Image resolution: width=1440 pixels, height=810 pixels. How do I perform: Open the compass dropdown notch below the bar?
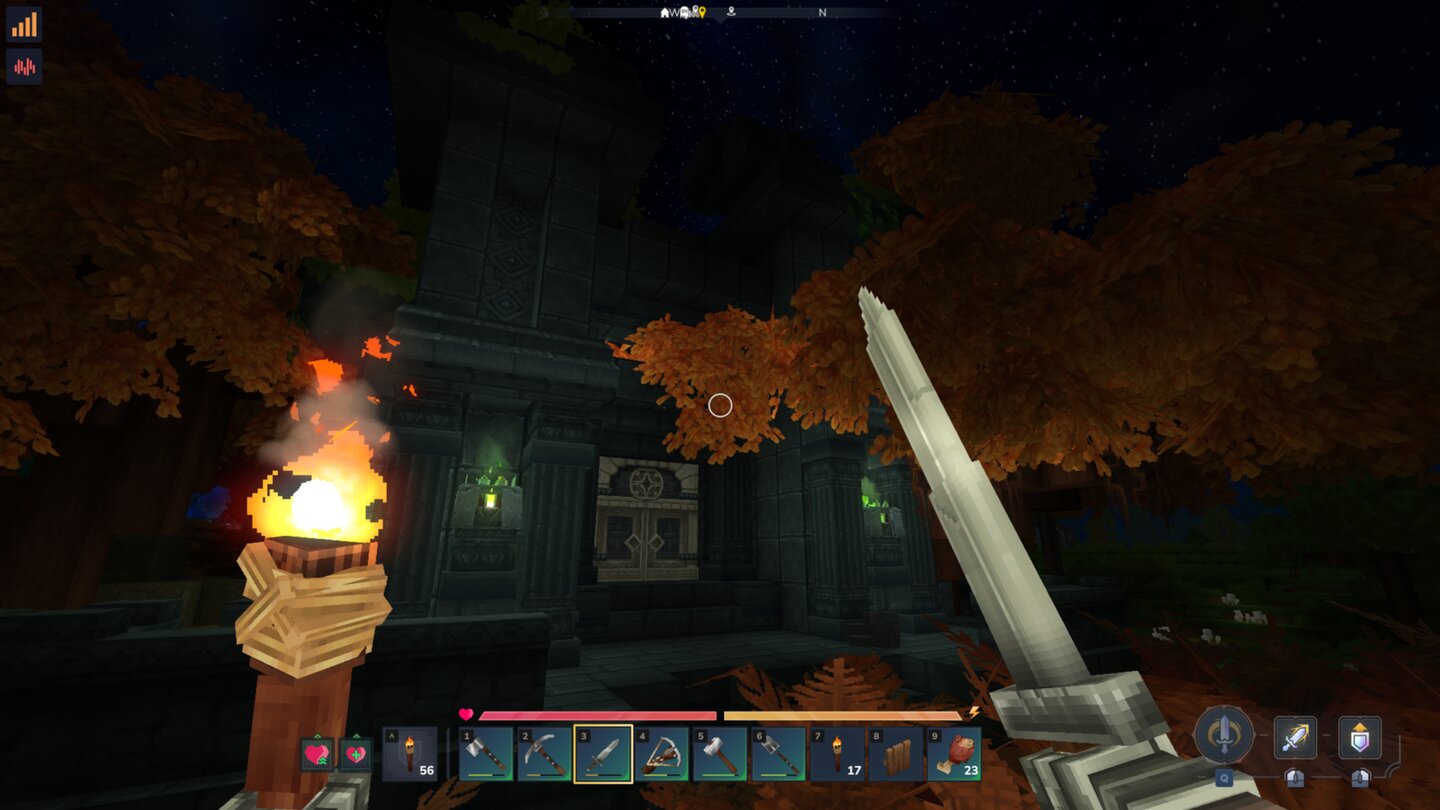click(721, 20)
